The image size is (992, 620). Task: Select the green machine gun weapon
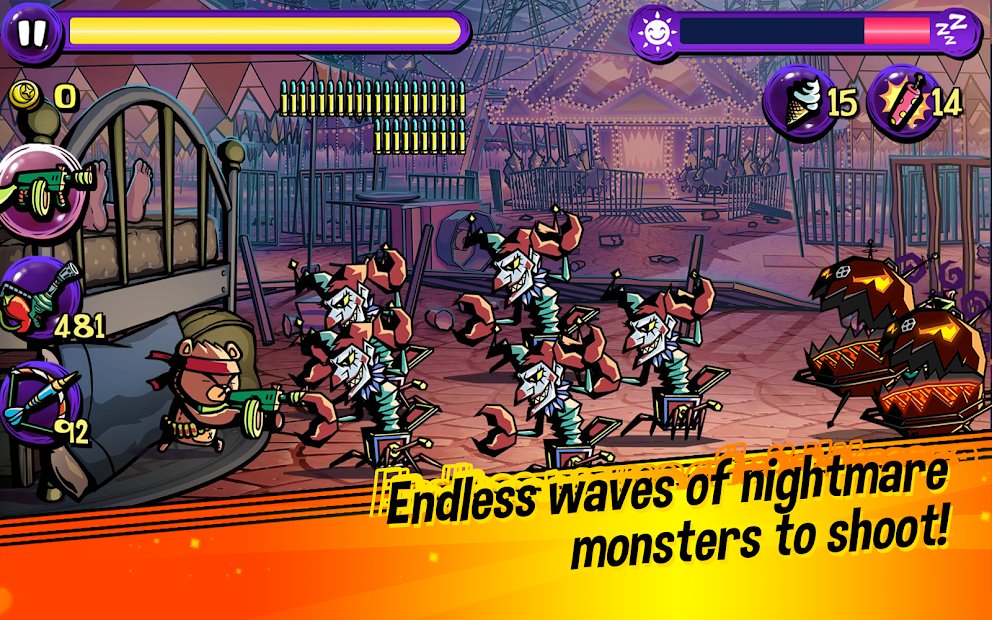coord(44,186)
